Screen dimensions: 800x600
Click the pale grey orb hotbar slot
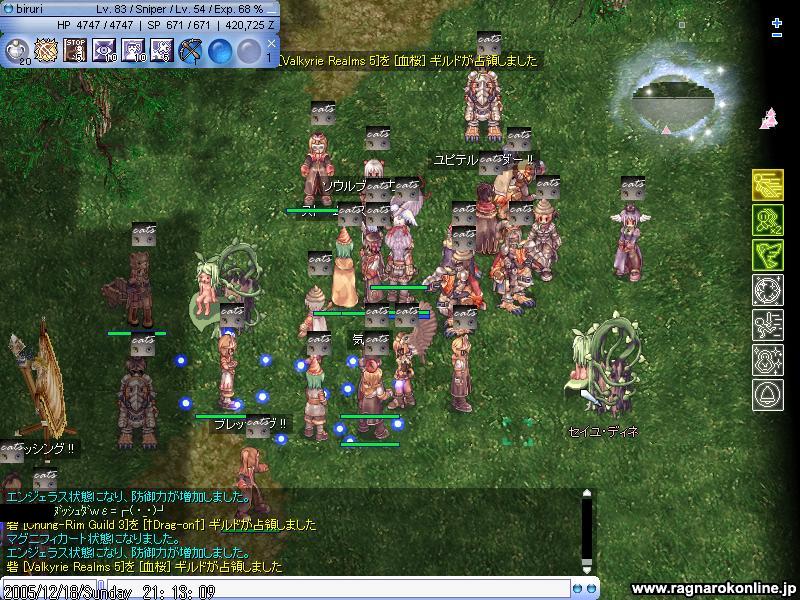[247, 49]
